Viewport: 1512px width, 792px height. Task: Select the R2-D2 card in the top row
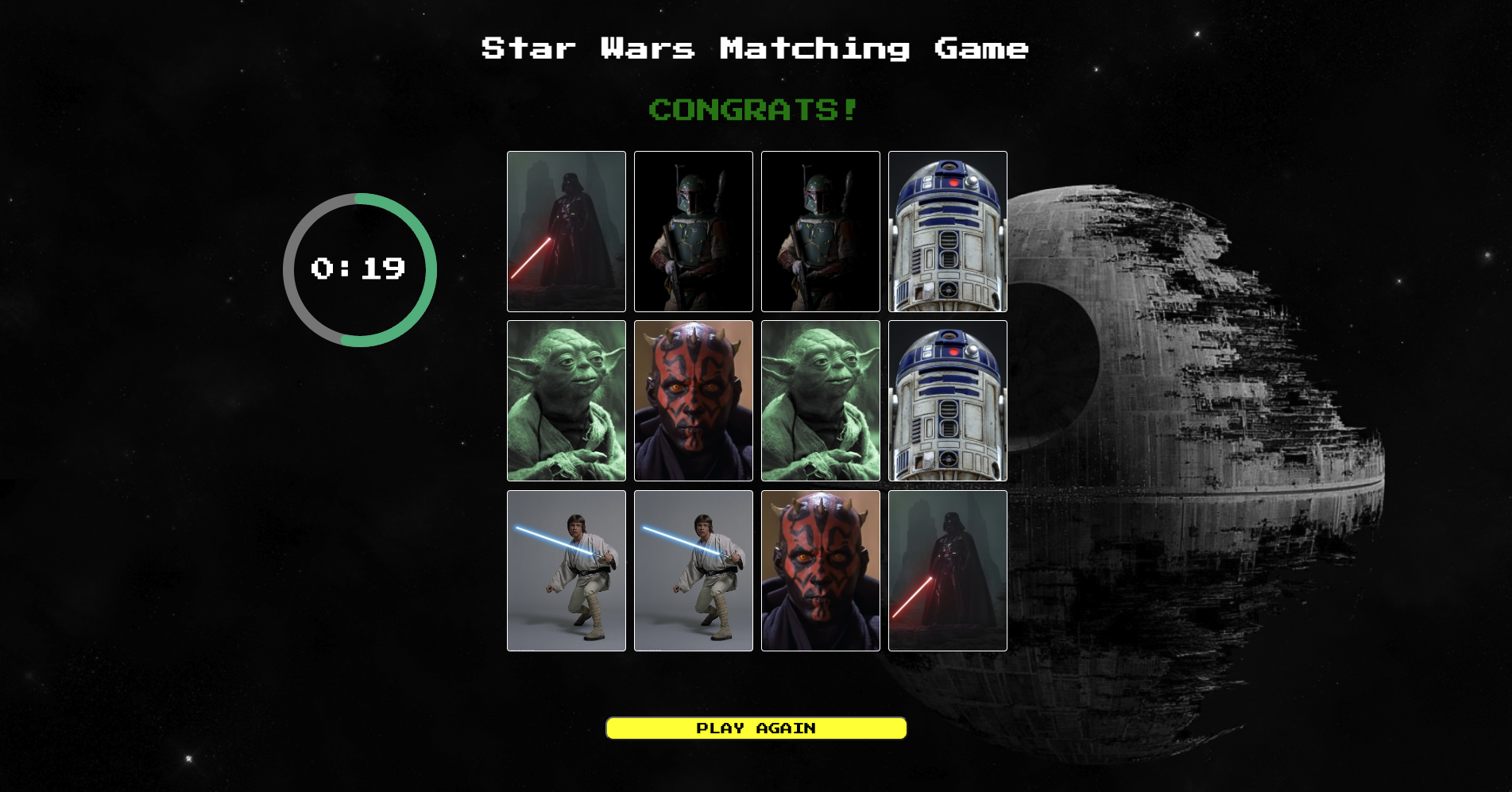[x=947, y=230]
